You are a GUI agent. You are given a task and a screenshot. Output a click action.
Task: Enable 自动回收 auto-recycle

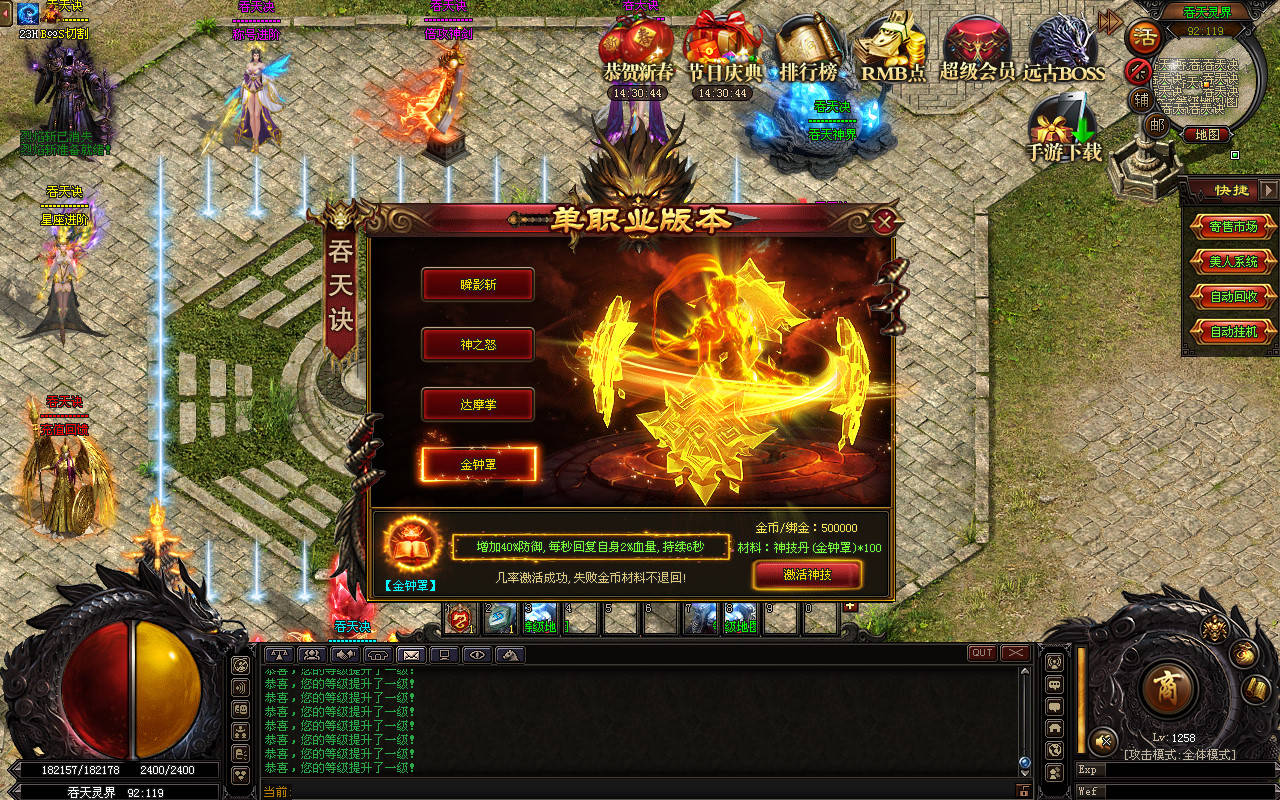[1233, 297]
